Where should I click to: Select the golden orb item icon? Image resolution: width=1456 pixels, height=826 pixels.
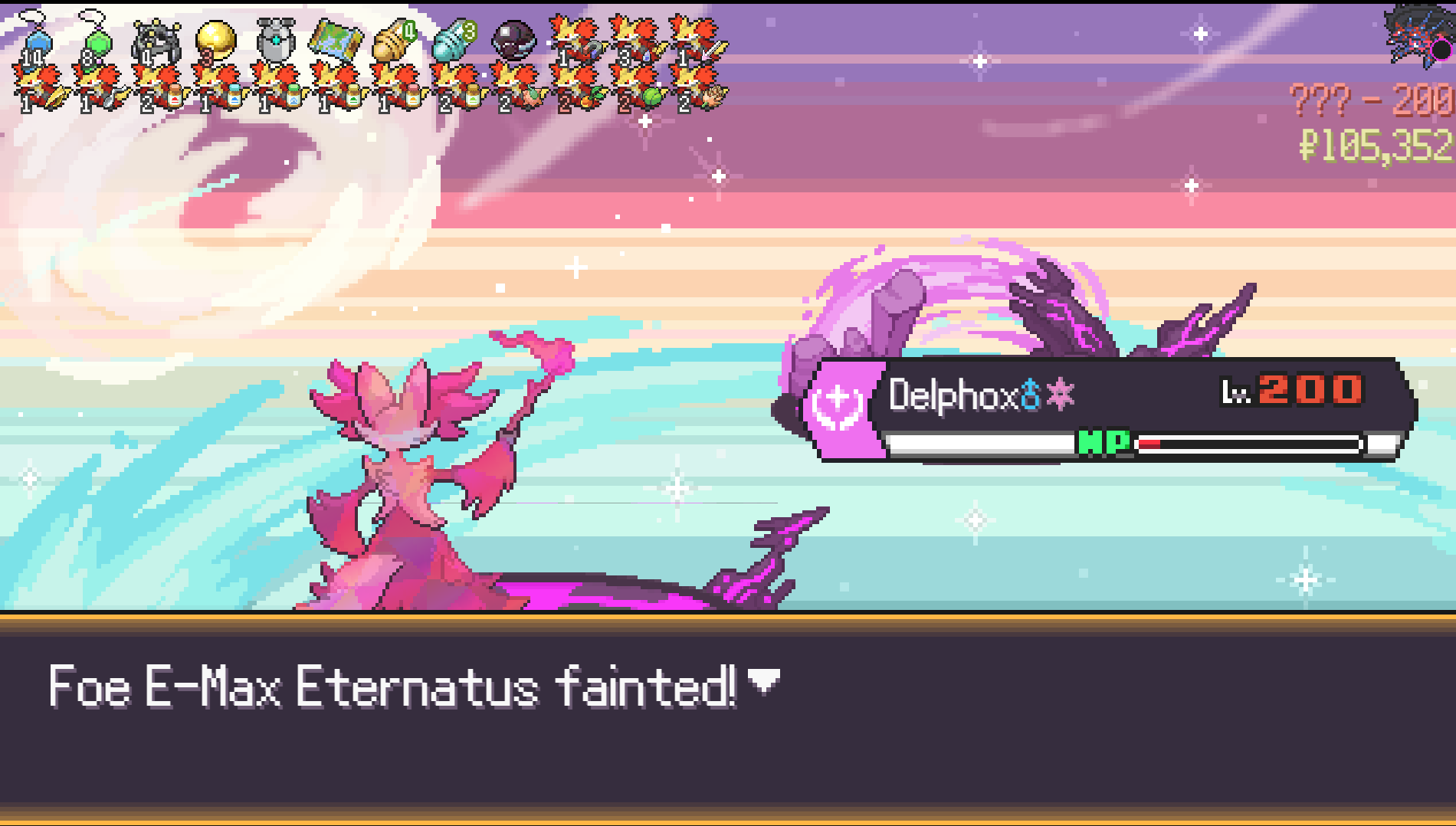[215, 38]
